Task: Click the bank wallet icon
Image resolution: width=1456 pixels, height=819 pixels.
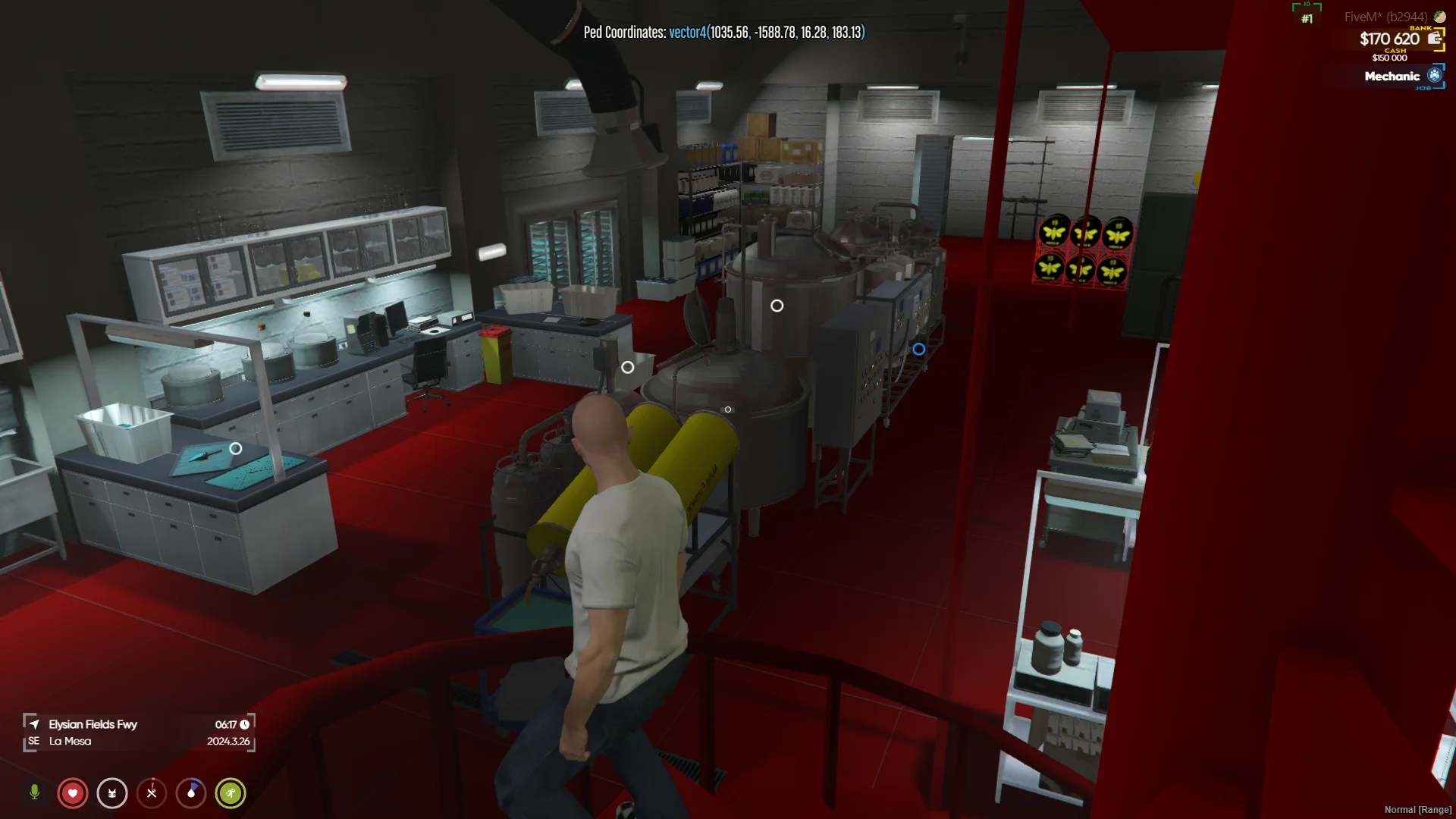Action: point(1434,39)
